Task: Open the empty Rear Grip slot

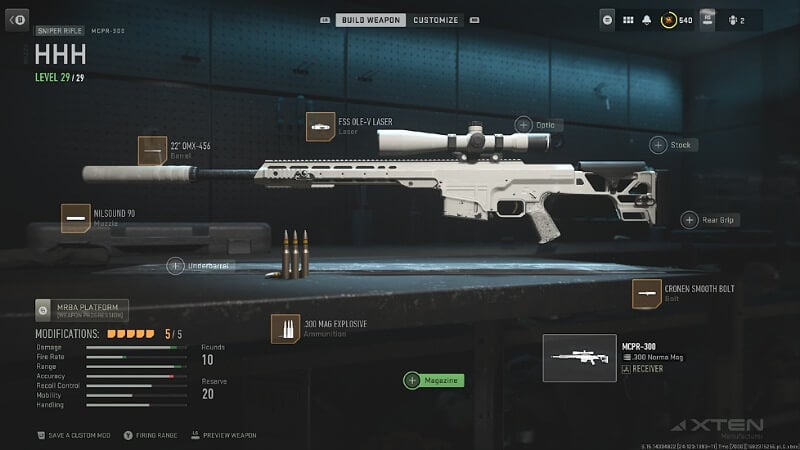Action: click(690, 220)
